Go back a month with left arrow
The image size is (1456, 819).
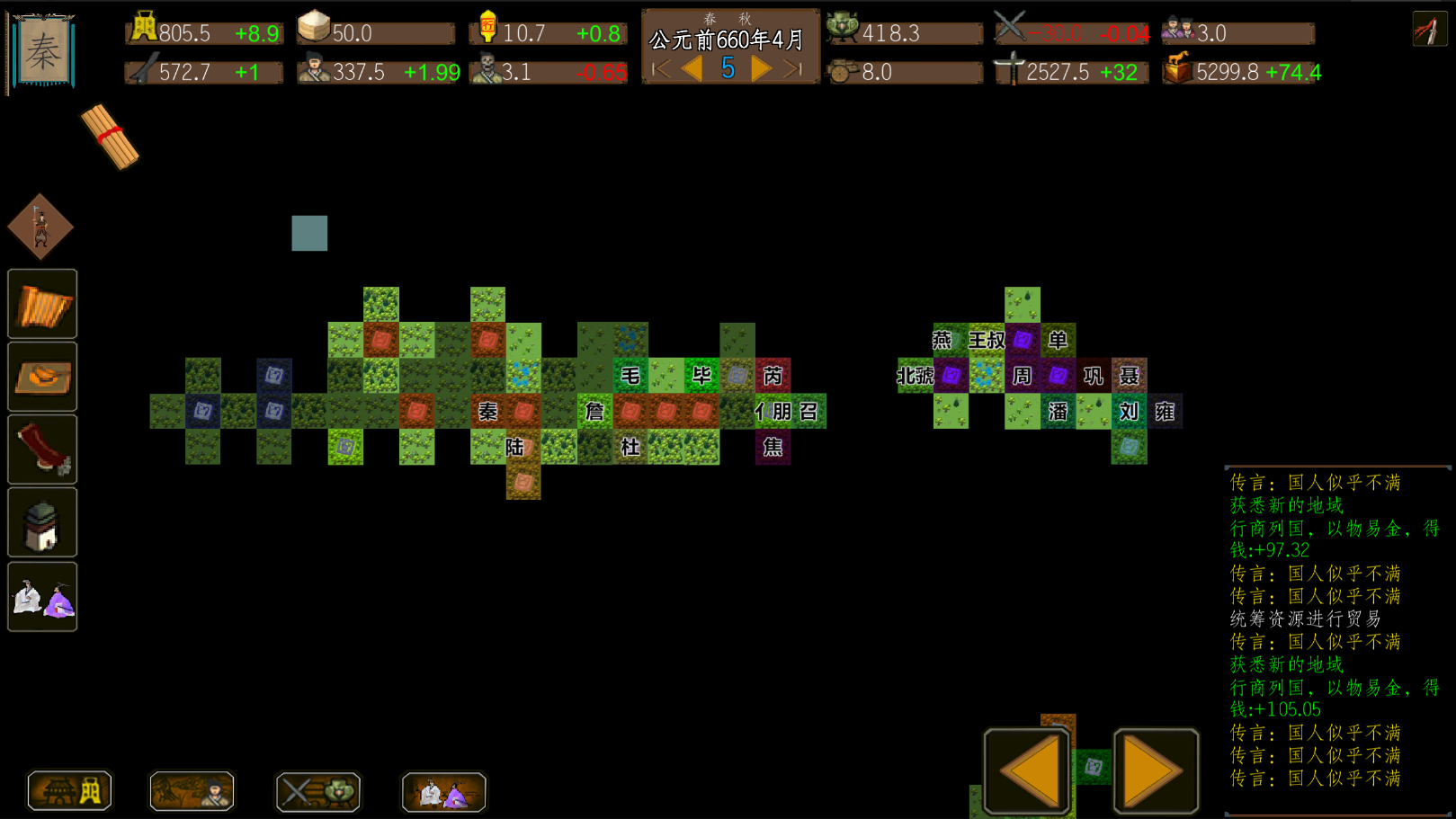(692, 67)
